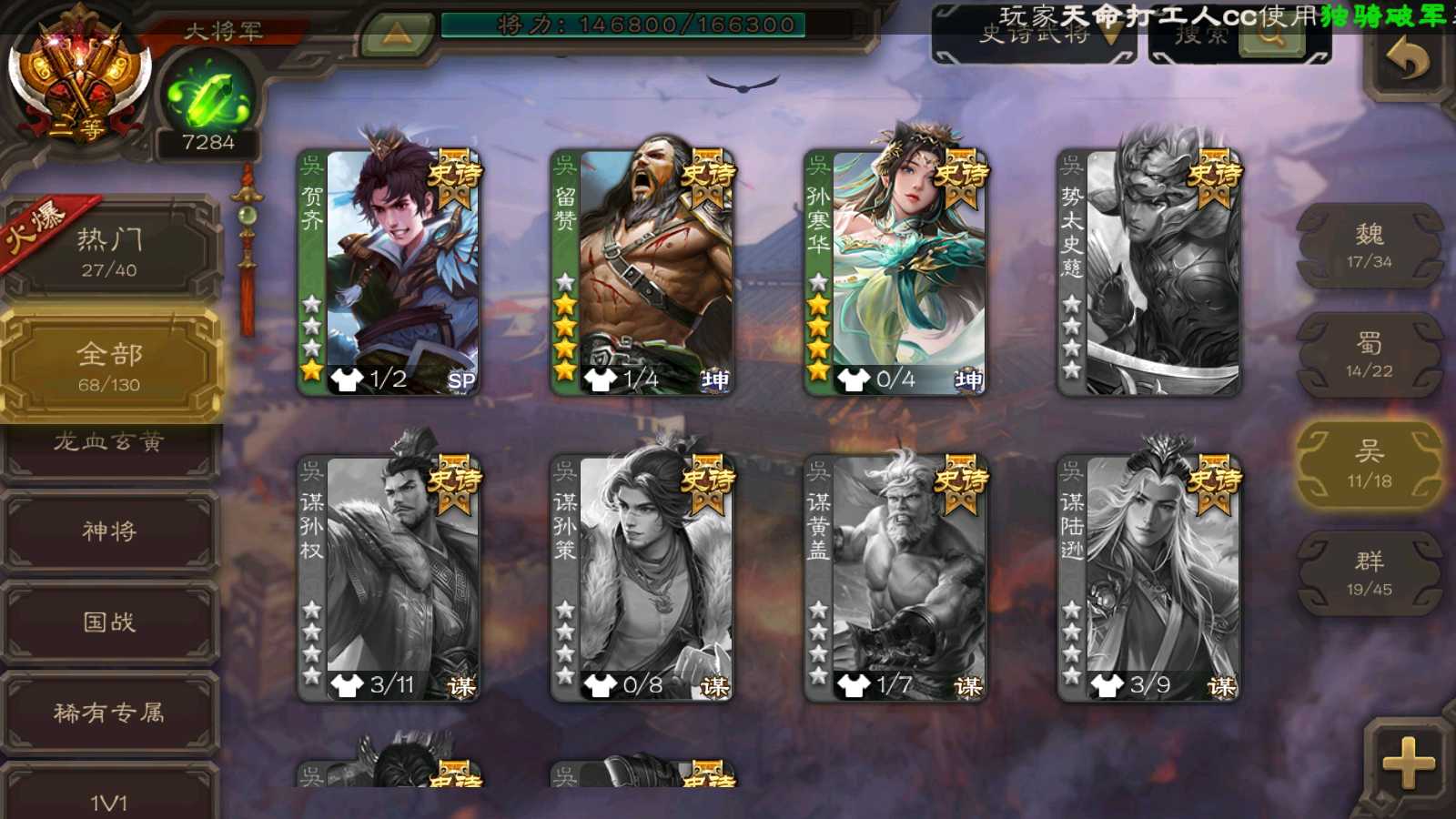Viewport: 1456px width, 819px height.
Task: Open the 谋陆逊 hero card
Action: point(1148,579)
